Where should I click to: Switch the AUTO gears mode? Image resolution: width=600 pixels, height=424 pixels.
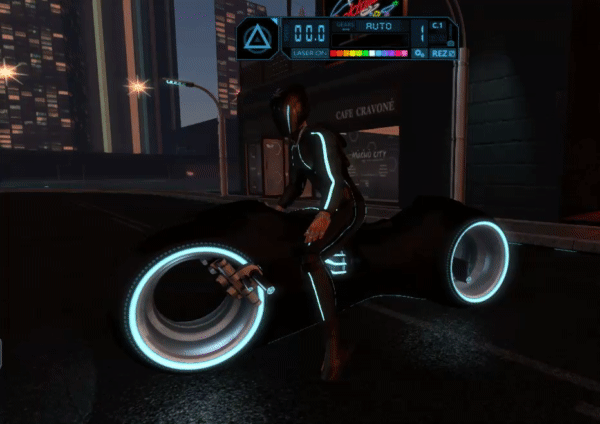tap(378, 27)
